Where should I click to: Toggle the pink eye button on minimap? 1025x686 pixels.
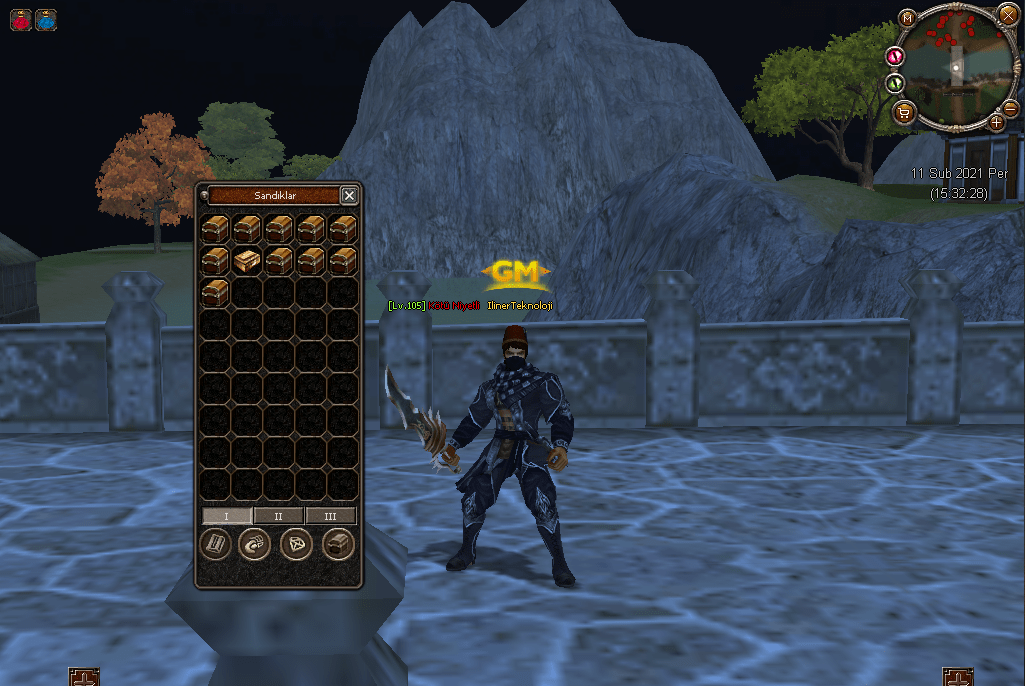click(895, 58)
